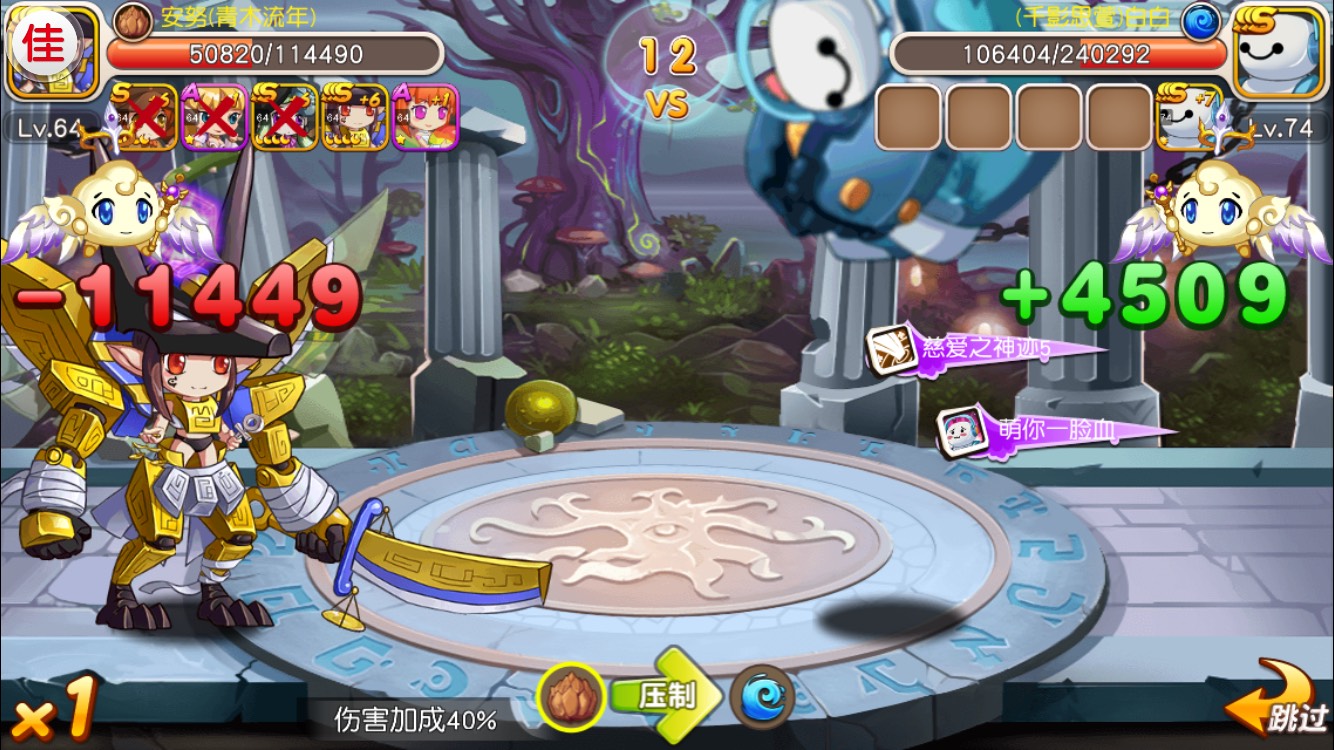Select the defeated blonde A-rank hero icon
This screenshot has width=1334, height=750.
[214, 117]
